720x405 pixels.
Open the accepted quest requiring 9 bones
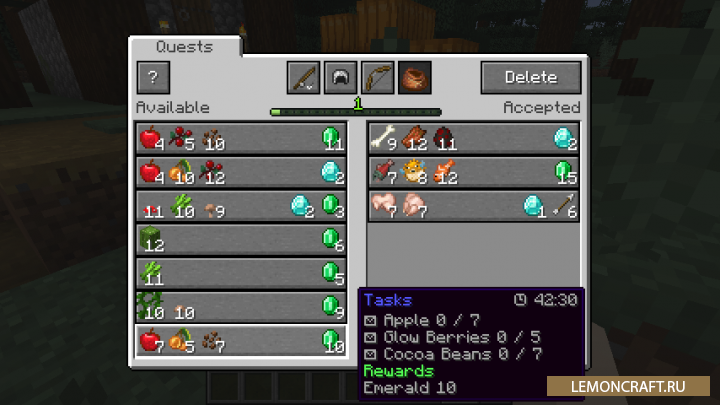[473, 138]
